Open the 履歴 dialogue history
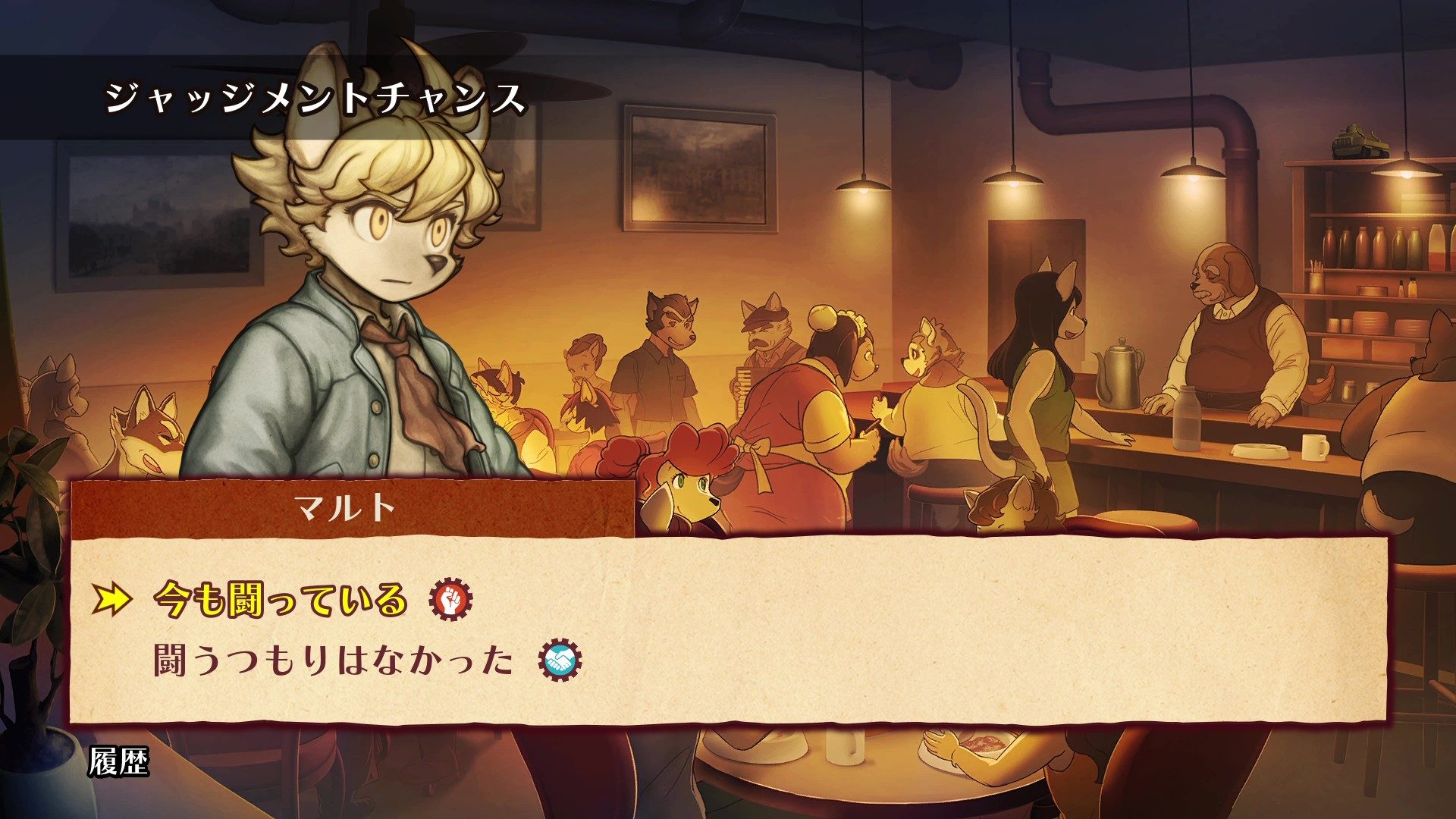 click(118, 762)
